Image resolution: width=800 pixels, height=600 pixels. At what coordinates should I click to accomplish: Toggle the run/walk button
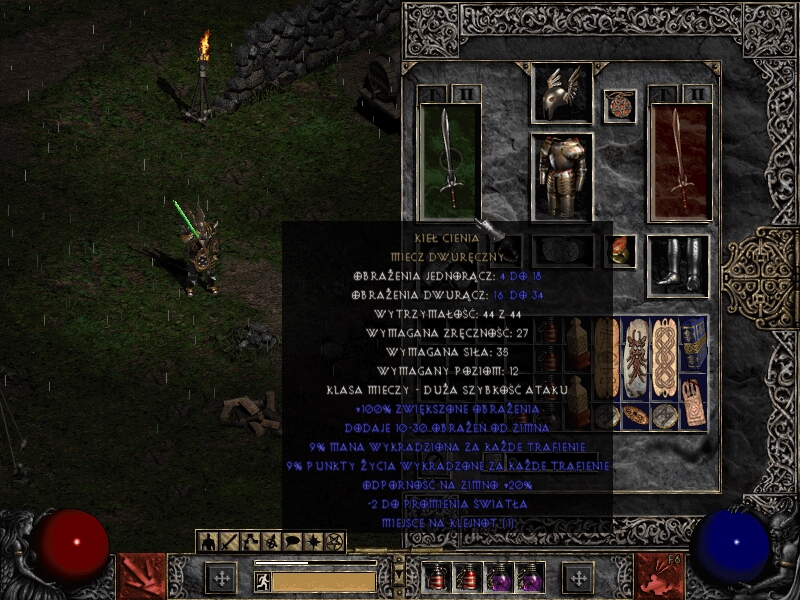(x=263, y=581)
